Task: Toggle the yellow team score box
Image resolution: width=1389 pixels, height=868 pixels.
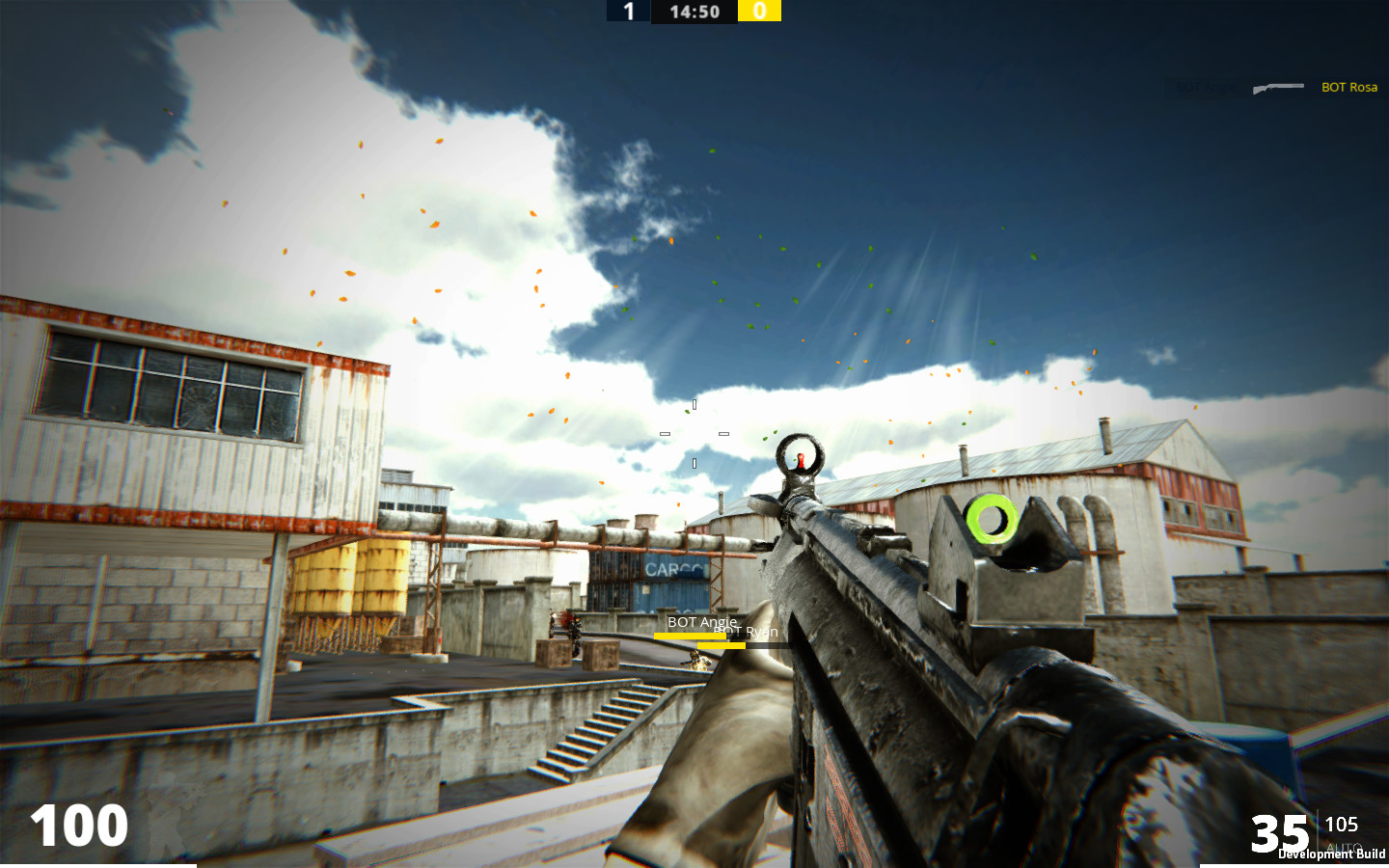Action: [759, 11]
